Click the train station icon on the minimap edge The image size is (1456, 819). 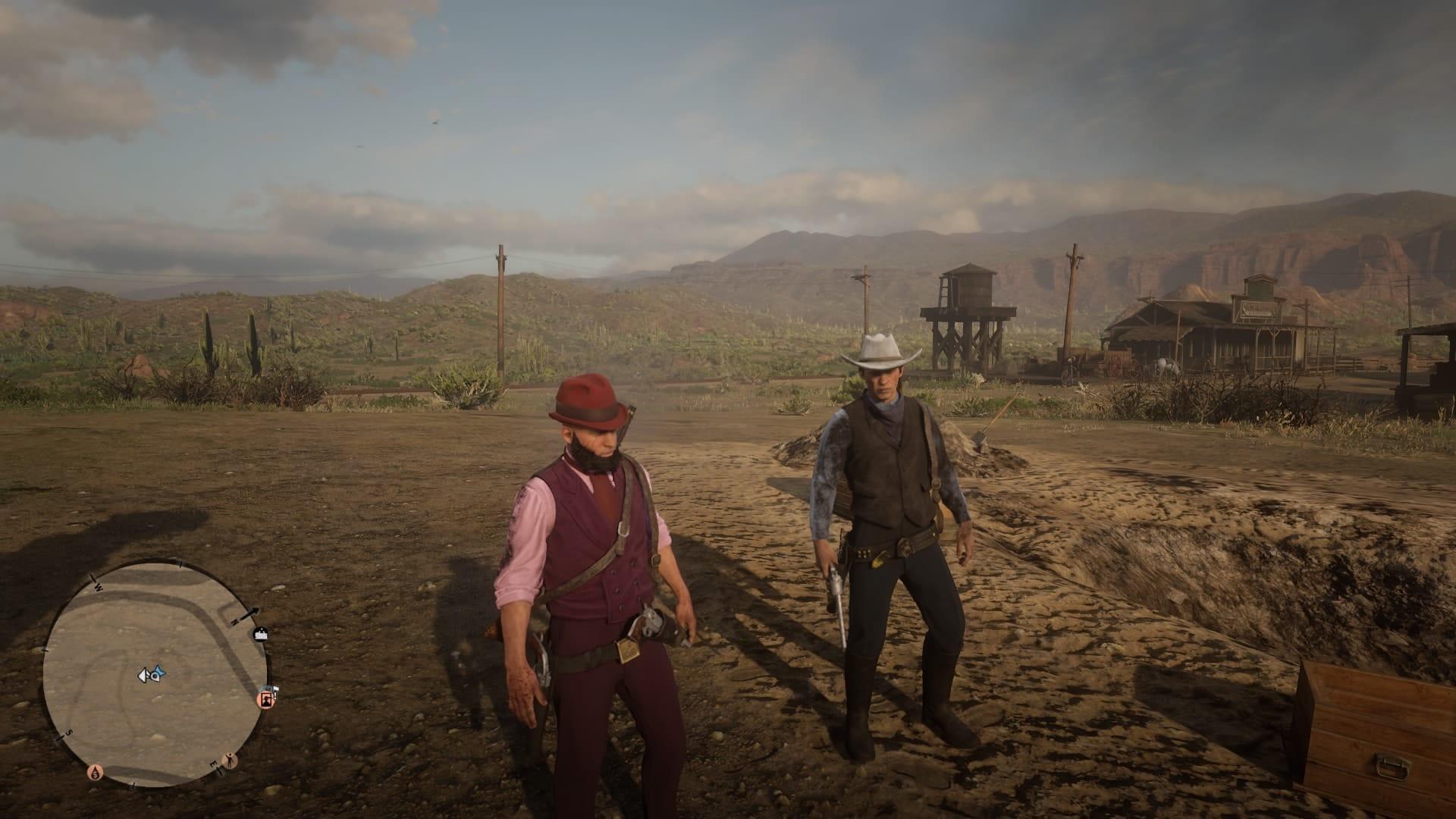tap(261, 635)
